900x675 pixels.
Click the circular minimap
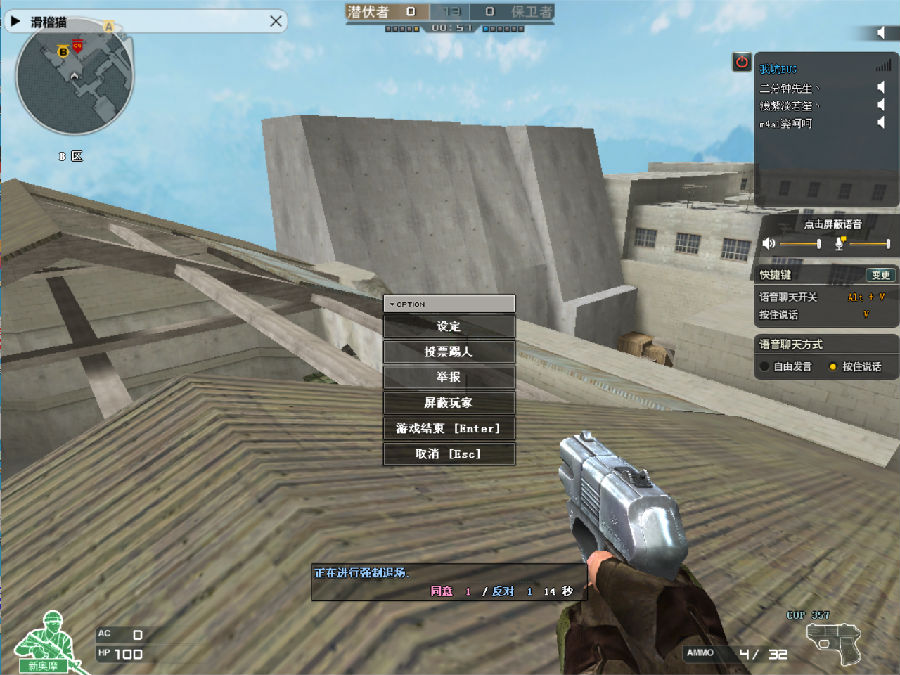[x=75, y=78]
